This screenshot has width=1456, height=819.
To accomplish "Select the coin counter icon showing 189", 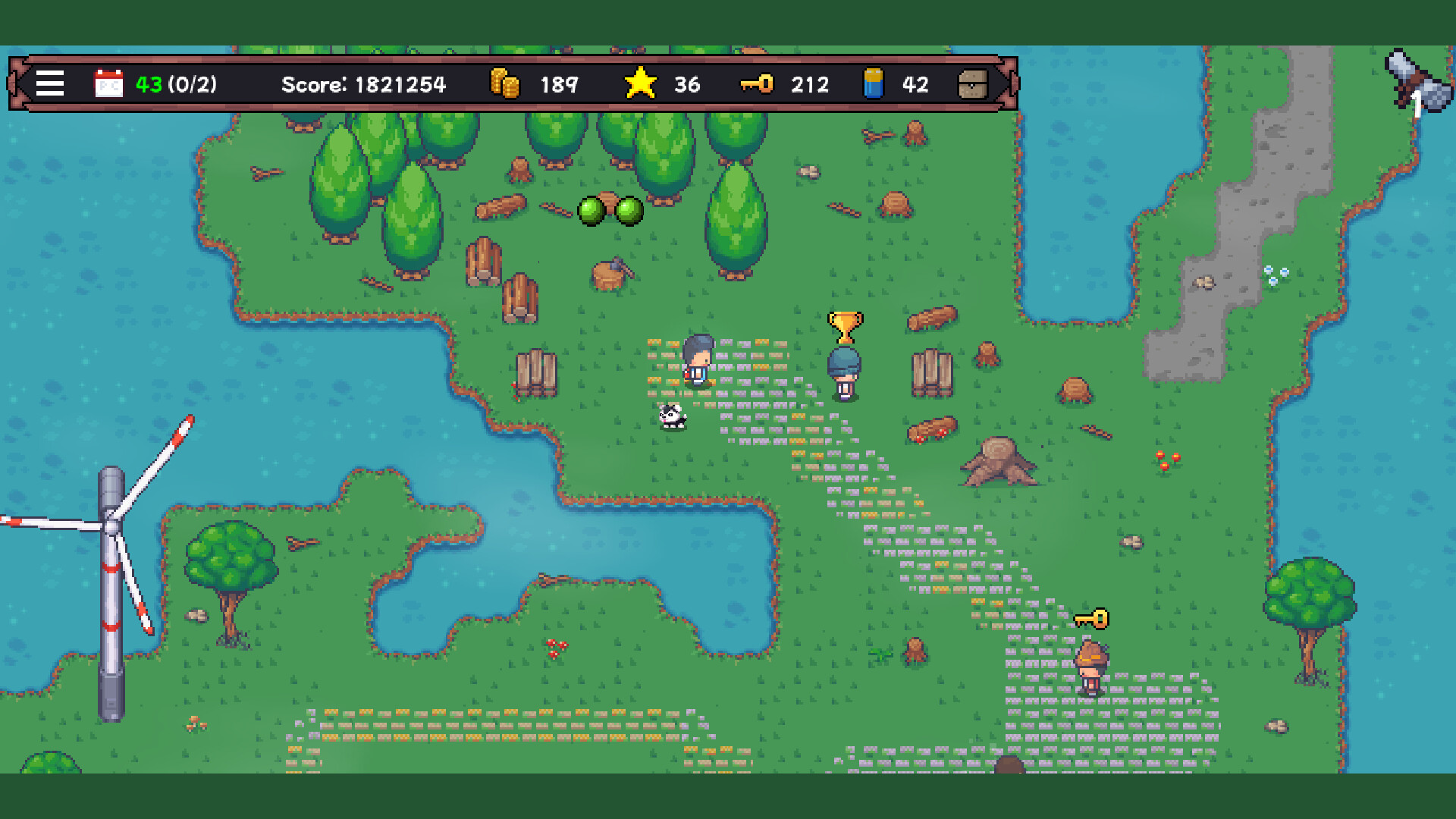I will [x=504, y=84].
